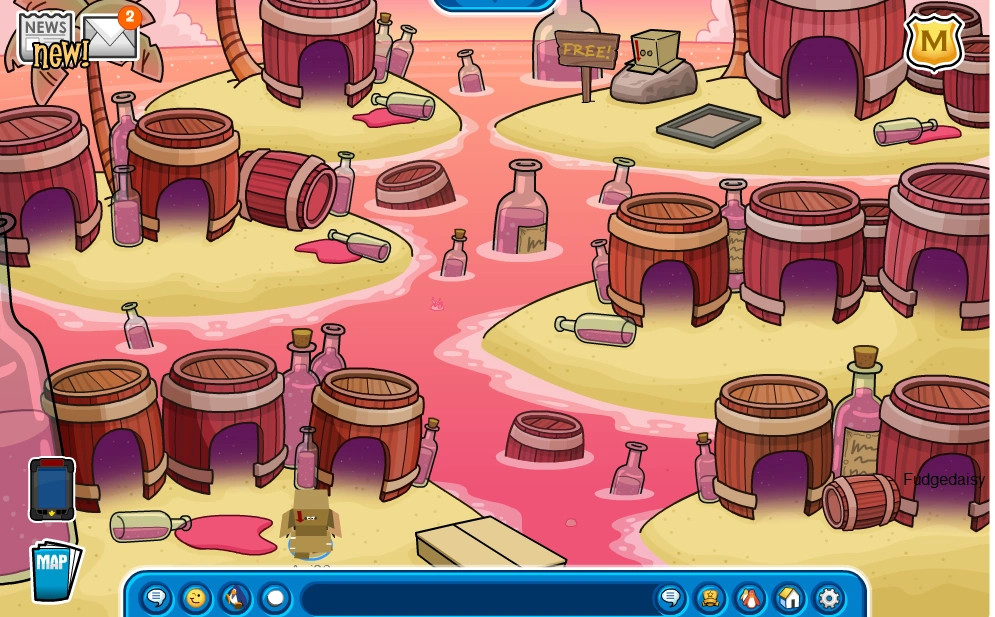
Task: Open the safe chat speech bubble menu
Action: [157, 599]
